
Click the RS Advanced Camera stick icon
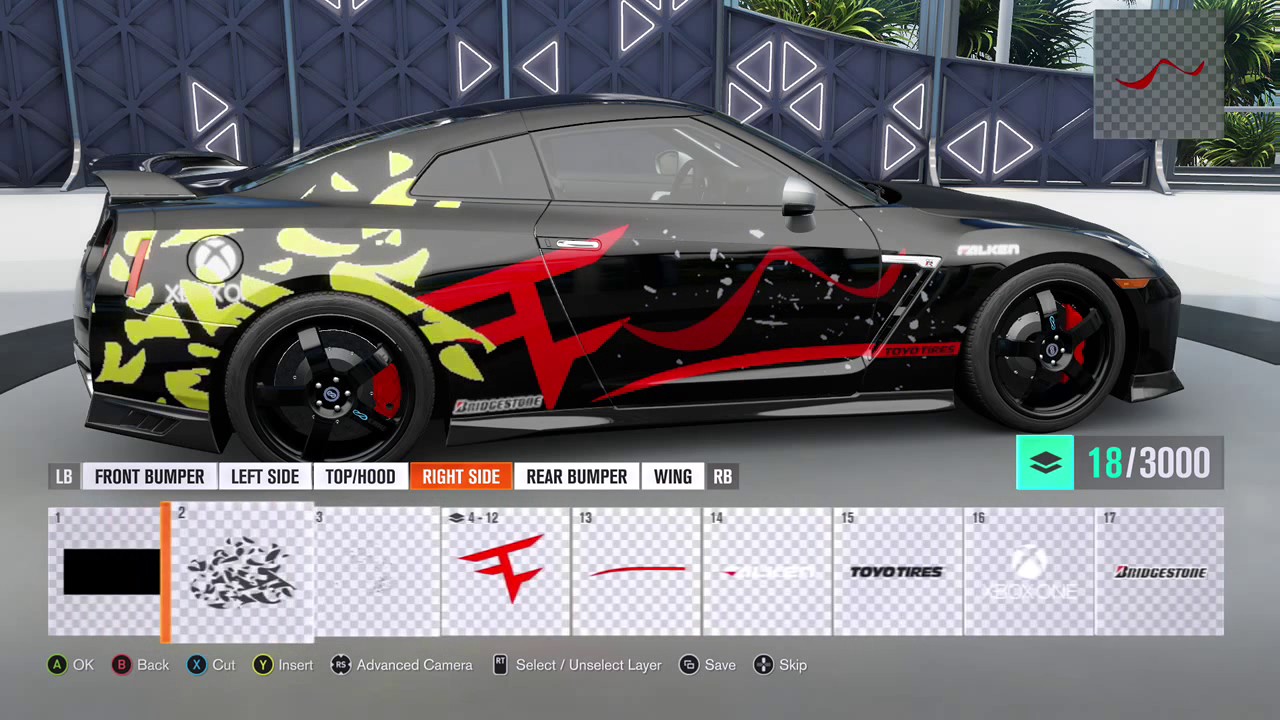click(x=341, y=665)
